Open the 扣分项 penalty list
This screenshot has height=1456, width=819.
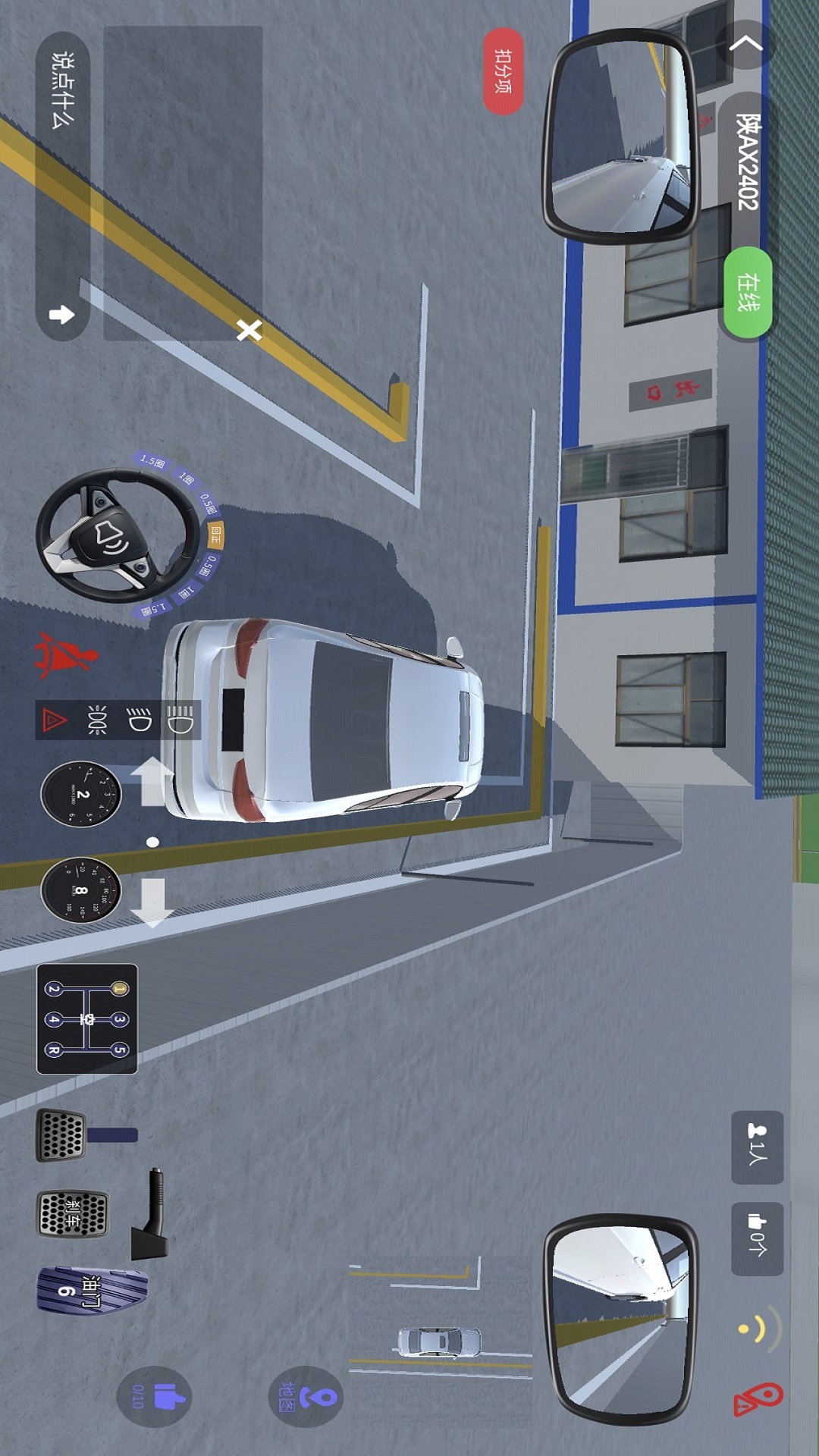coord(504,71)
